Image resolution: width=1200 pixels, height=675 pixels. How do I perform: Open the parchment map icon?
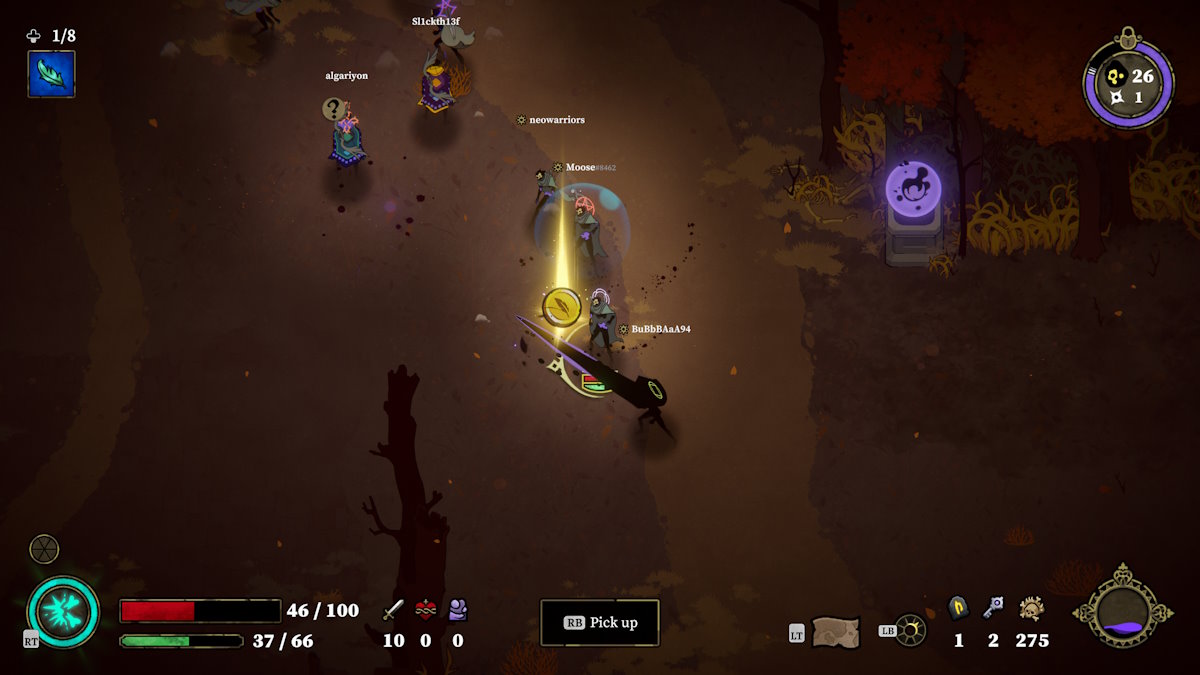pyautogui.click(x=835, y=631)
